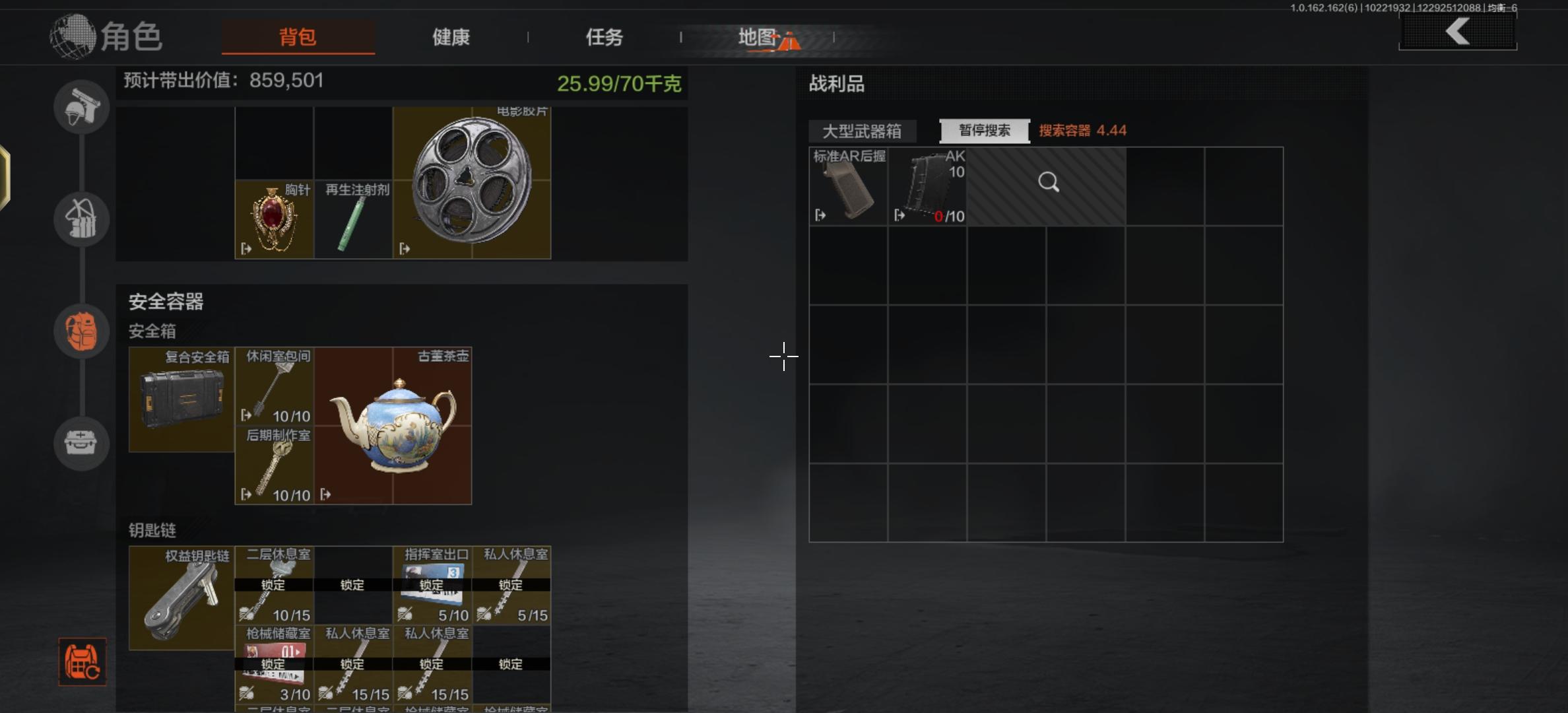This screenshot has height=713, width=1568.
Task: Expand the 安全容器 section
Action: (x=165, y=301)
